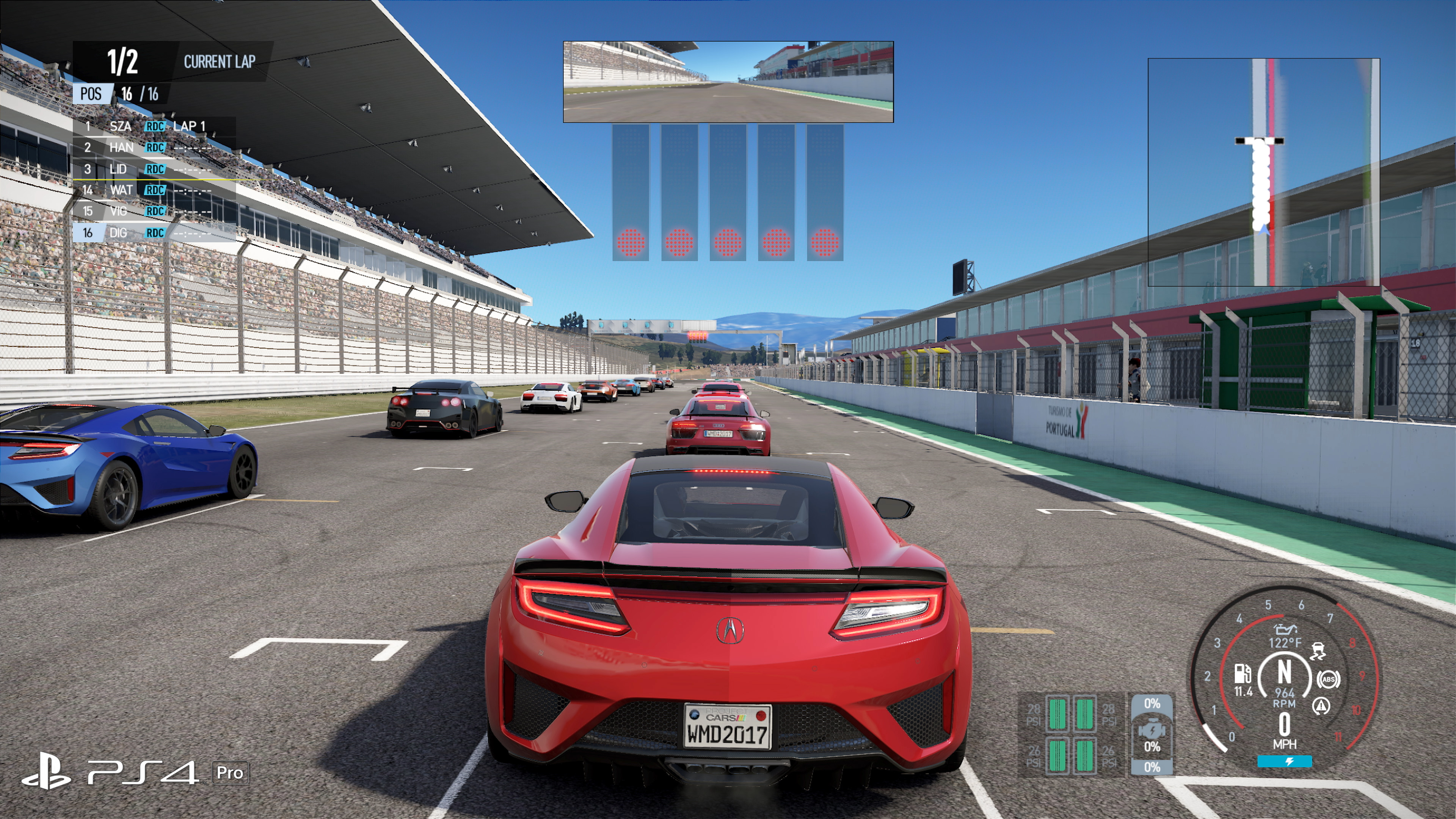
Task: Select the neutral gear indicator N
Action: (1285, 670)
